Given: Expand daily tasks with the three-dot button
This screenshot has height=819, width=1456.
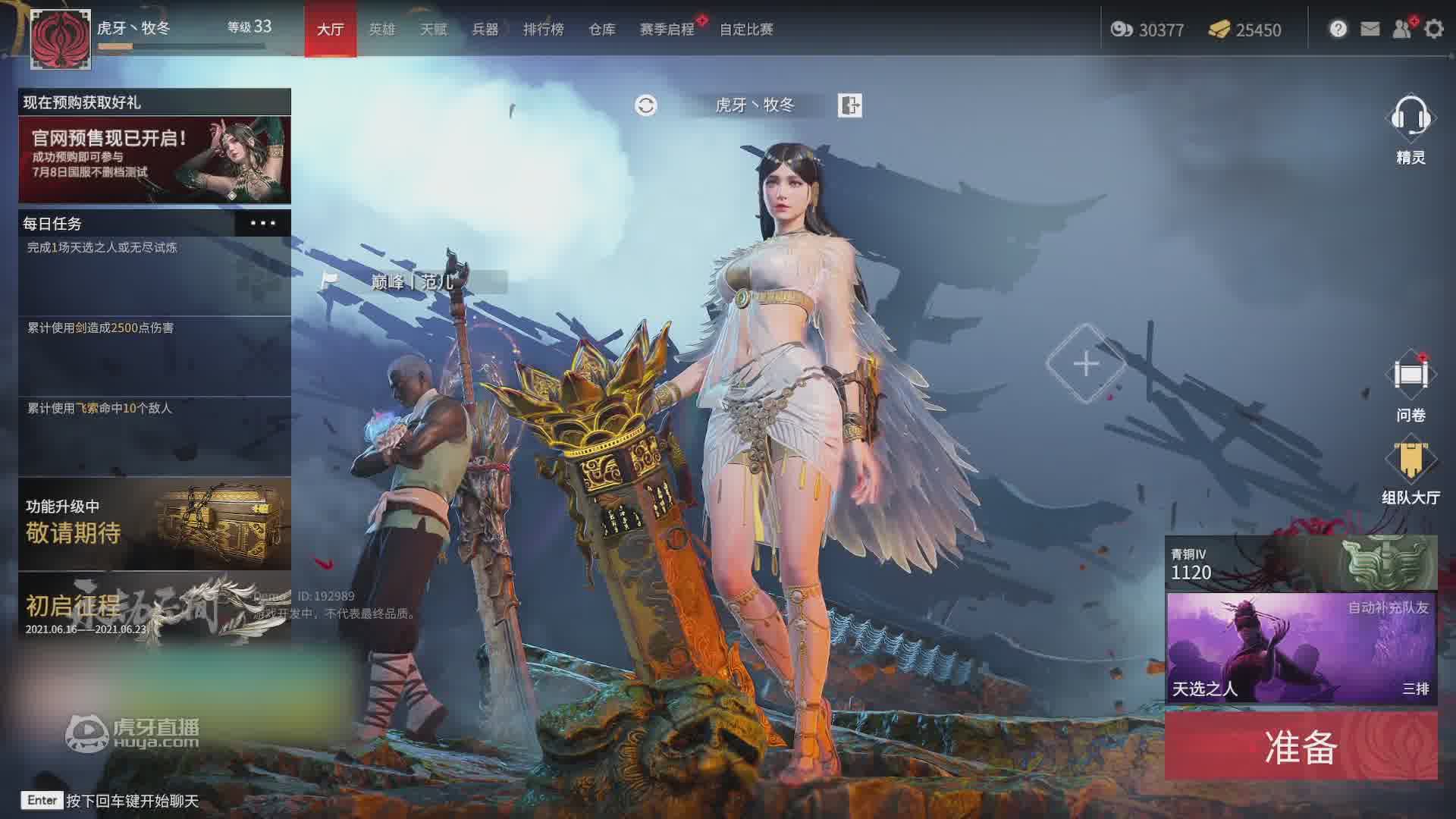Looking at the screenshot, I should (262, 223).
